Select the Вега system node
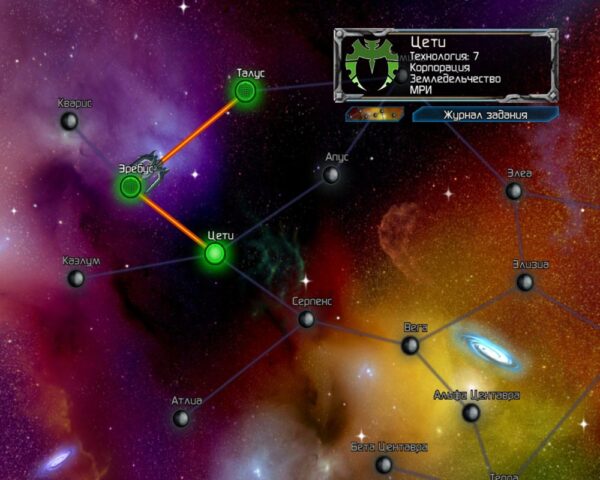Viewport: 600px width, 480px height. point(410,345)
